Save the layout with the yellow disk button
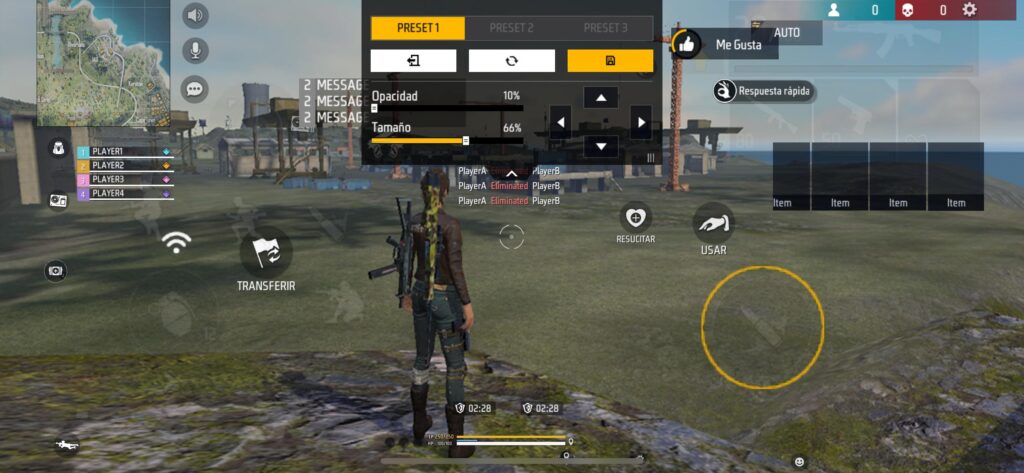 tap(610, 61)
